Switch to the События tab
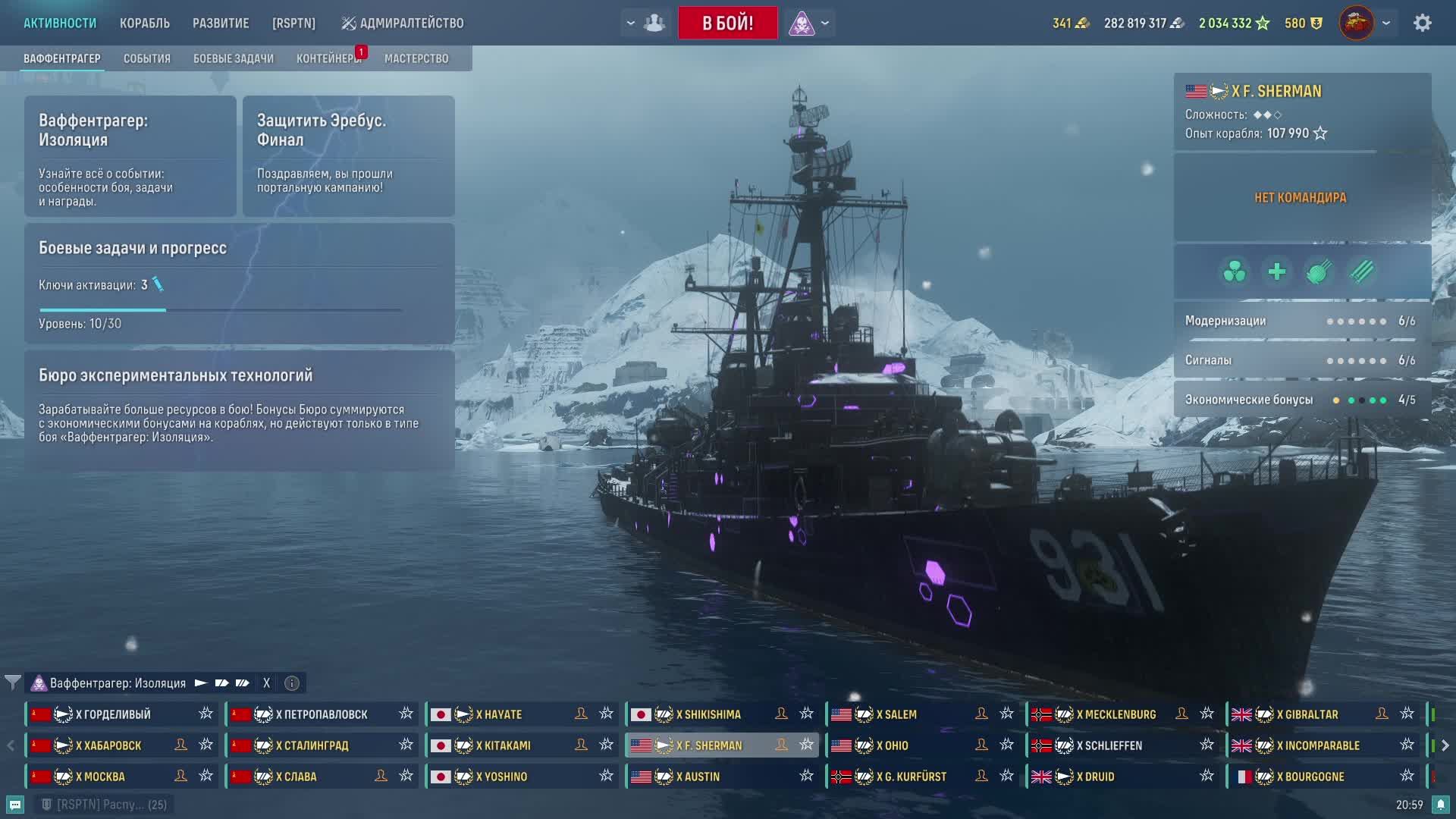 click(x=146, y=58)
